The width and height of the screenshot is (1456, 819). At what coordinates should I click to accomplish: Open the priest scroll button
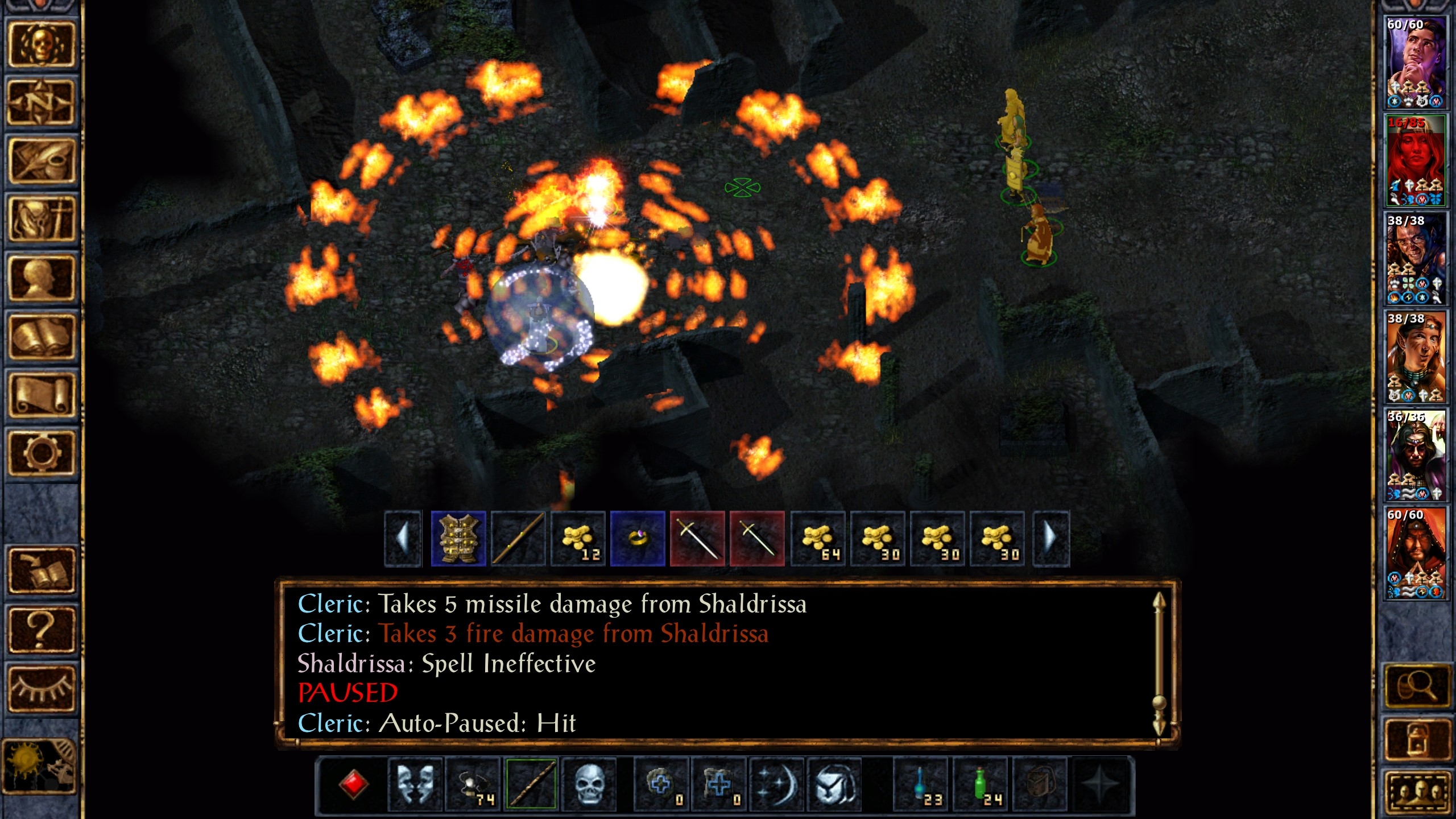[41, 395]
